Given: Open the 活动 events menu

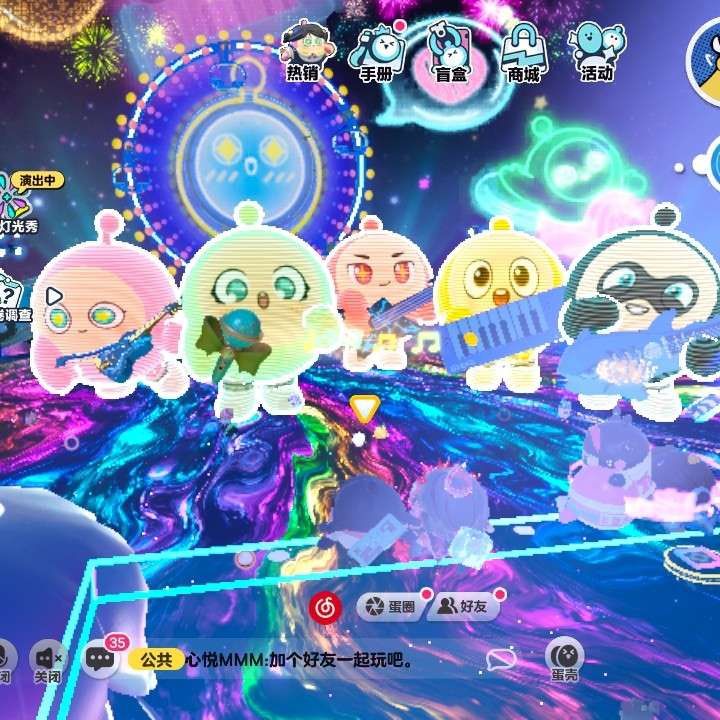Looking at the screenshot, I should pyautogui.click(x=597, y=50).
